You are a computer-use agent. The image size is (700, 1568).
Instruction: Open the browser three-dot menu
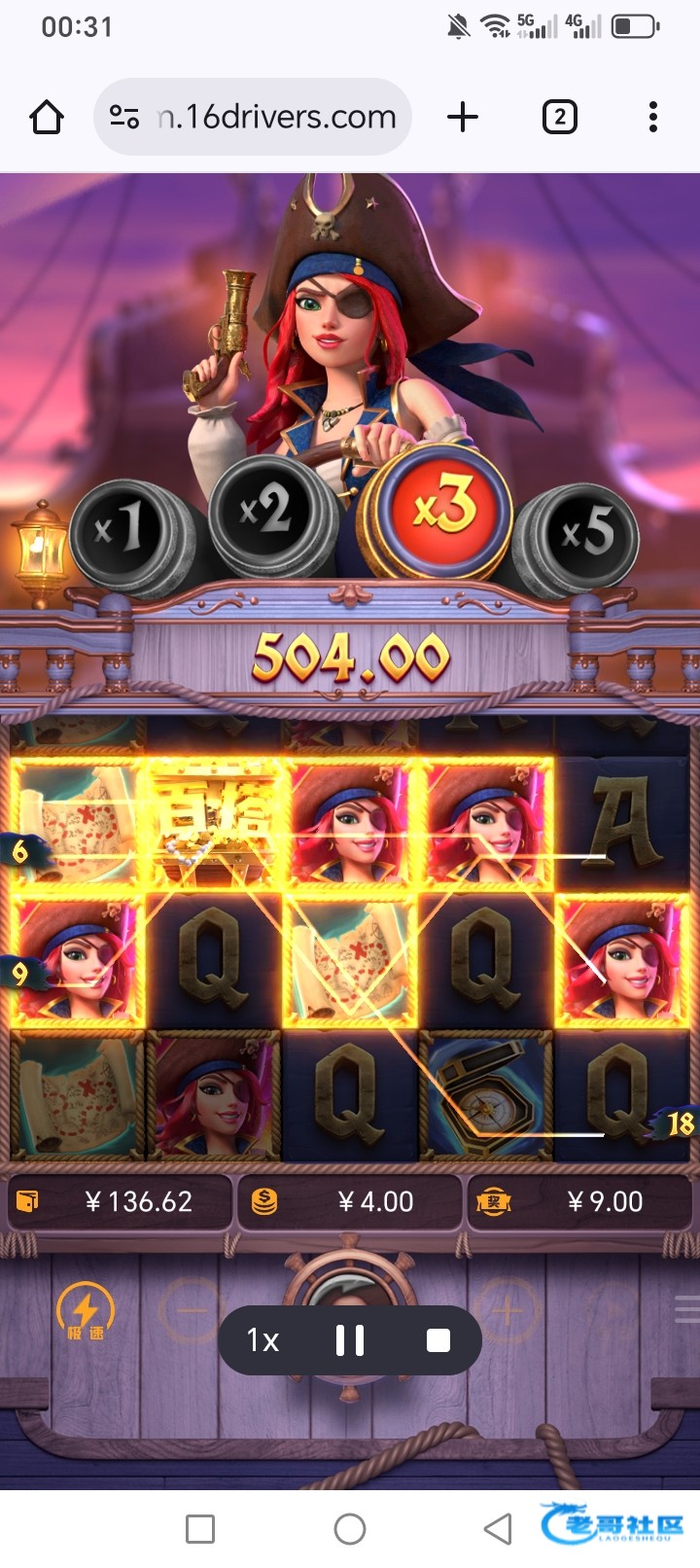[653, 118]
